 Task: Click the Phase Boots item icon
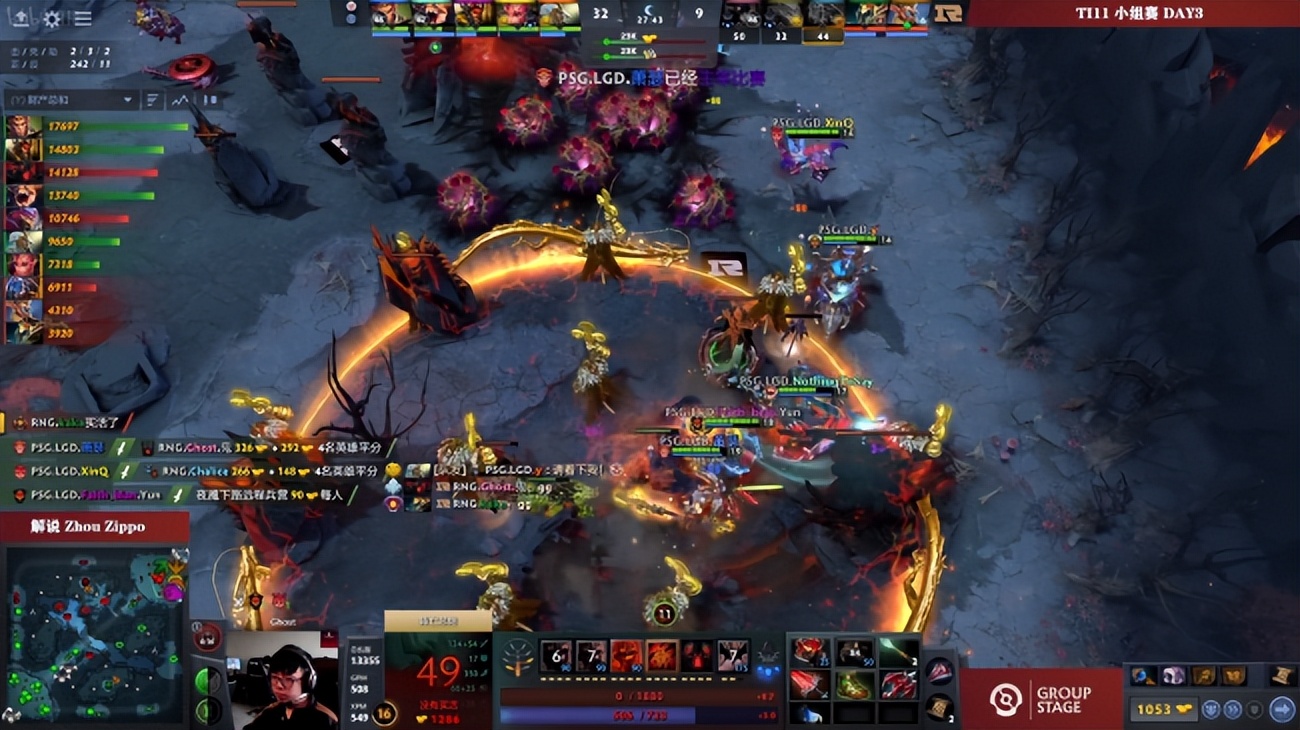[x=852, y=686]
